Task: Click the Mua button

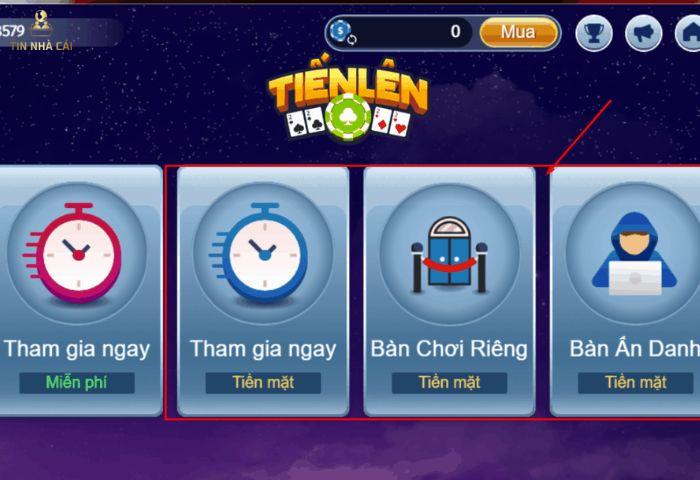Action: tap(518, 32)
